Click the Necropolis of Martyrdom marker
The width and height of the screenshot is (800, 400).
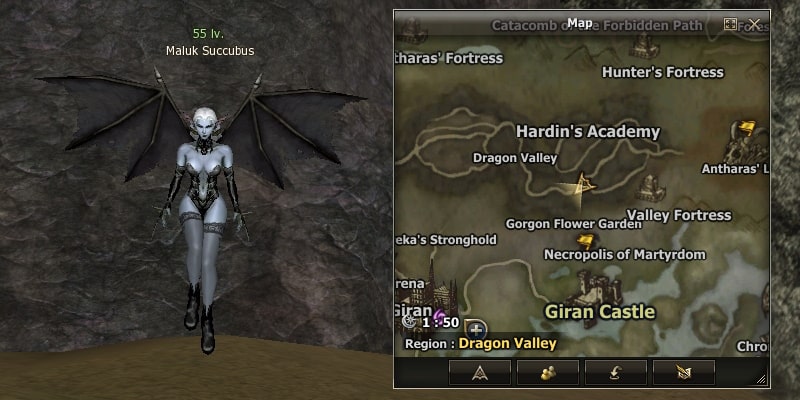[x=585, y=241]
